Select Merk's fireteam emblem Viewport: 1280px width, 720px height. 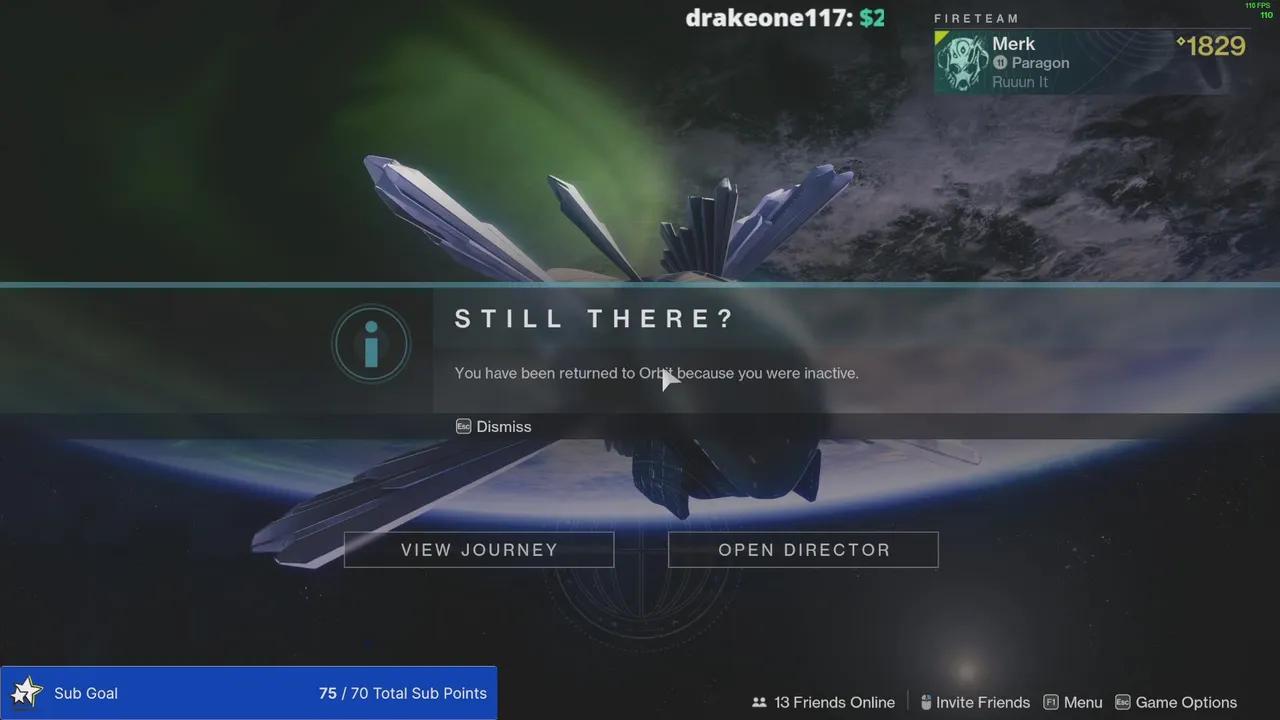pyautogui.click(x=961, y=61)
